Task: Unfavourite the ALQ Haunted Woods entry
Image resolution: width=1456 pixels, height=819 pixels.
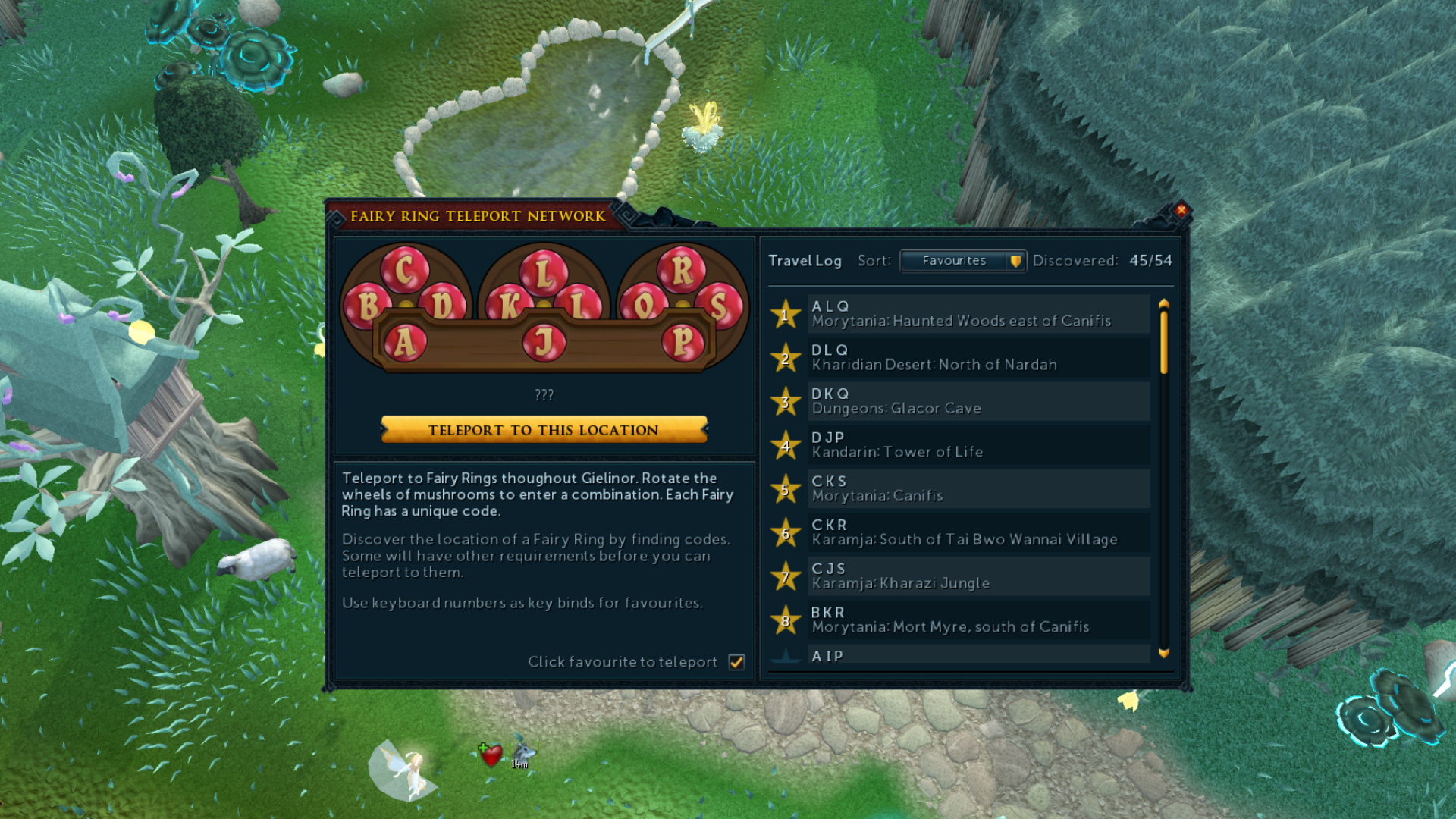Action: [786, 313]
